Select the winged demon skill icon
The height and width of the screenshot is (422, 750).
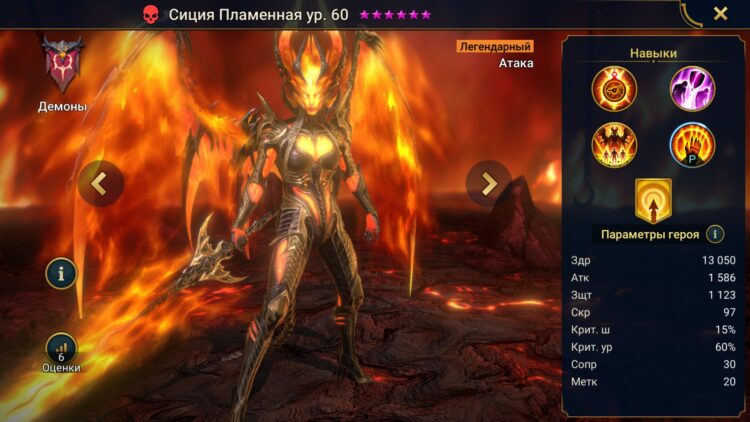(x=614, y=145)
